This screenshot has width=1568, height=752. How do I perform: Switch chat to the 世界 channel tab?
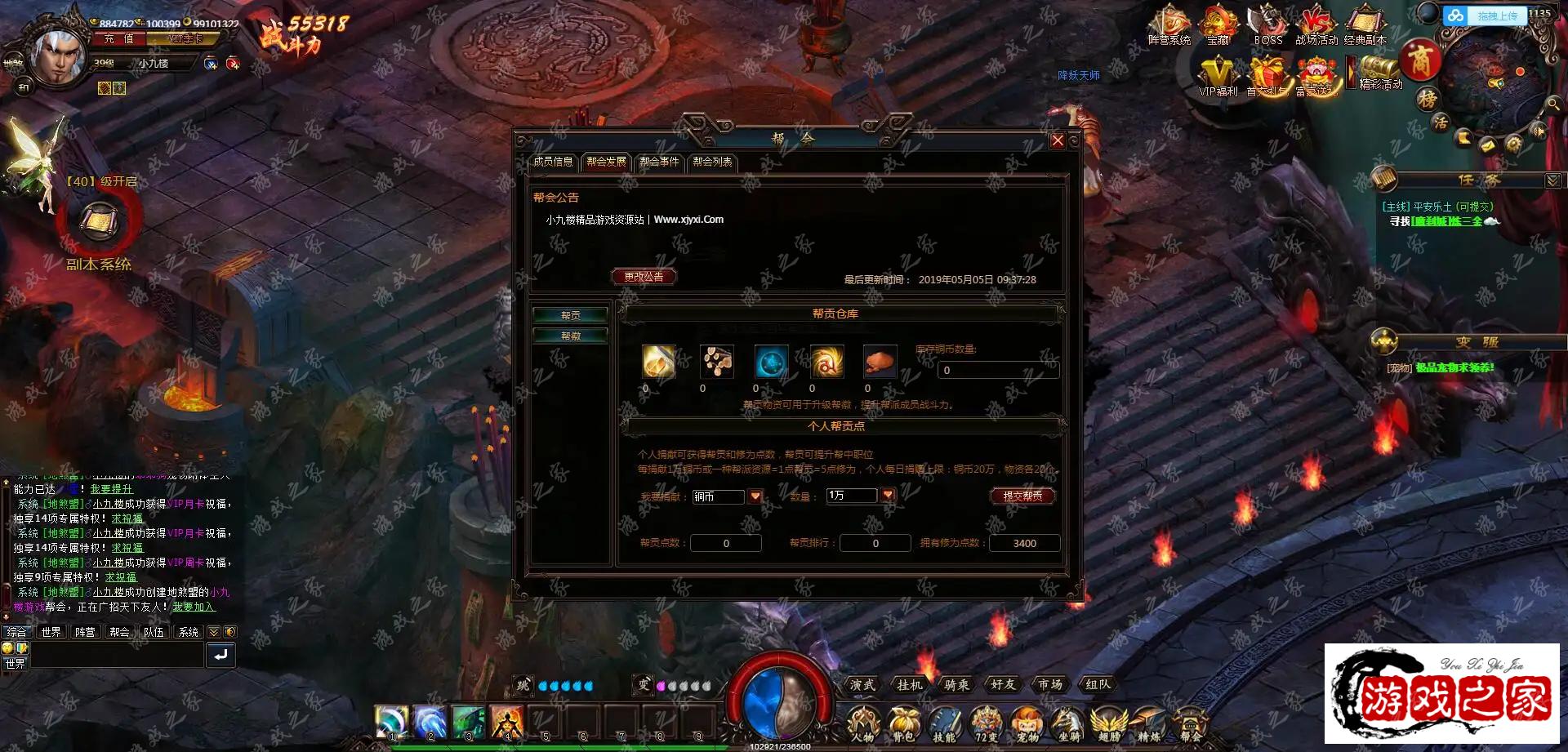click(x=51, y=632)
